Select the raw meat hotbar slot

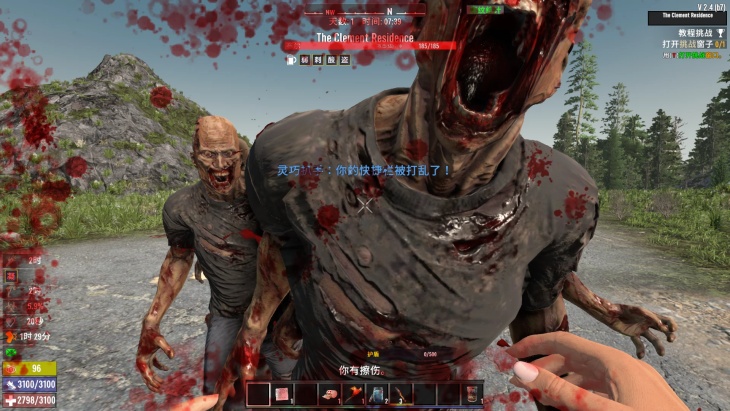click(329, 394)
